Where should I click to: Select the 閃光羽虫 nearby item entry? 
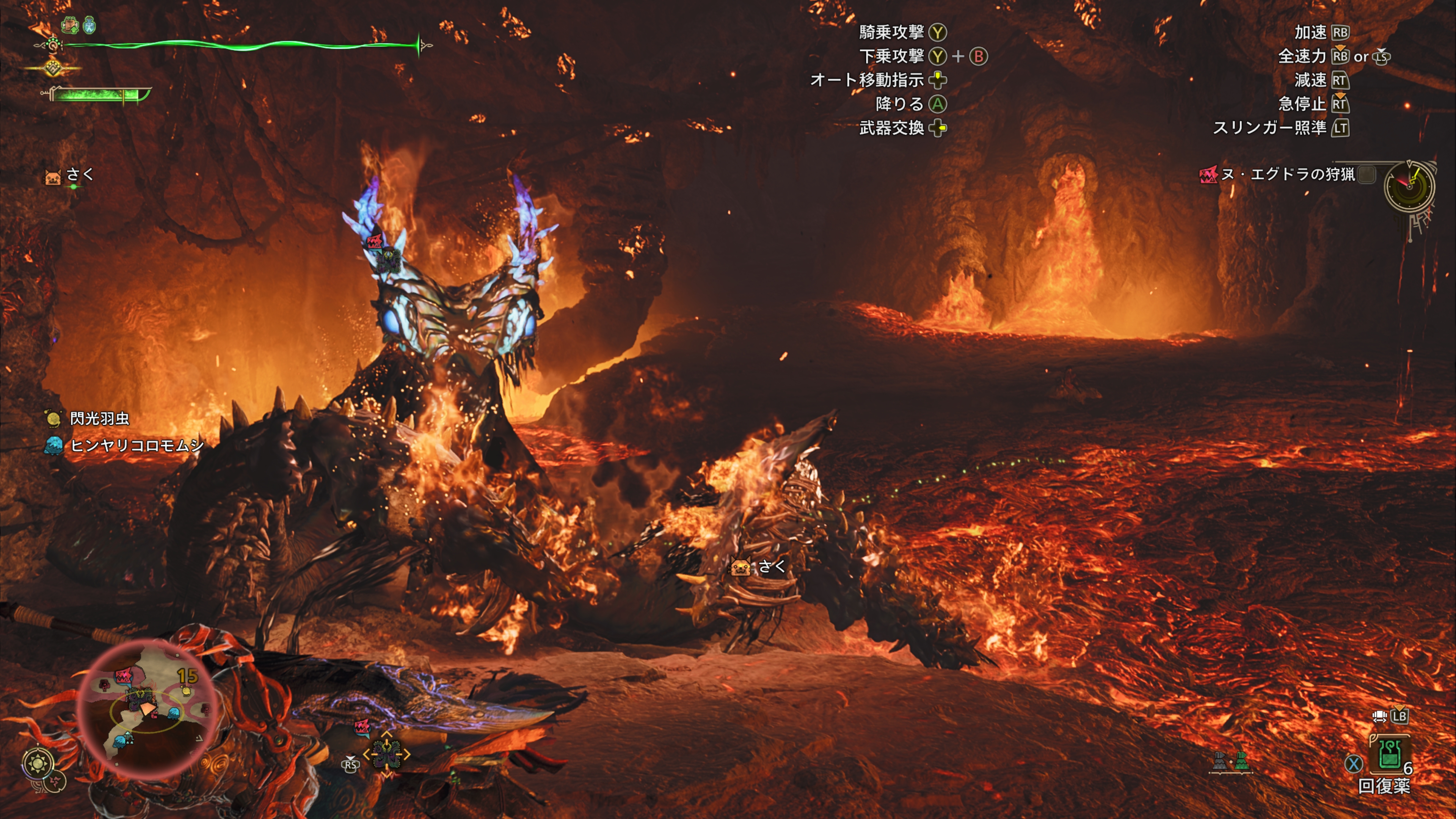pos(98,418)
